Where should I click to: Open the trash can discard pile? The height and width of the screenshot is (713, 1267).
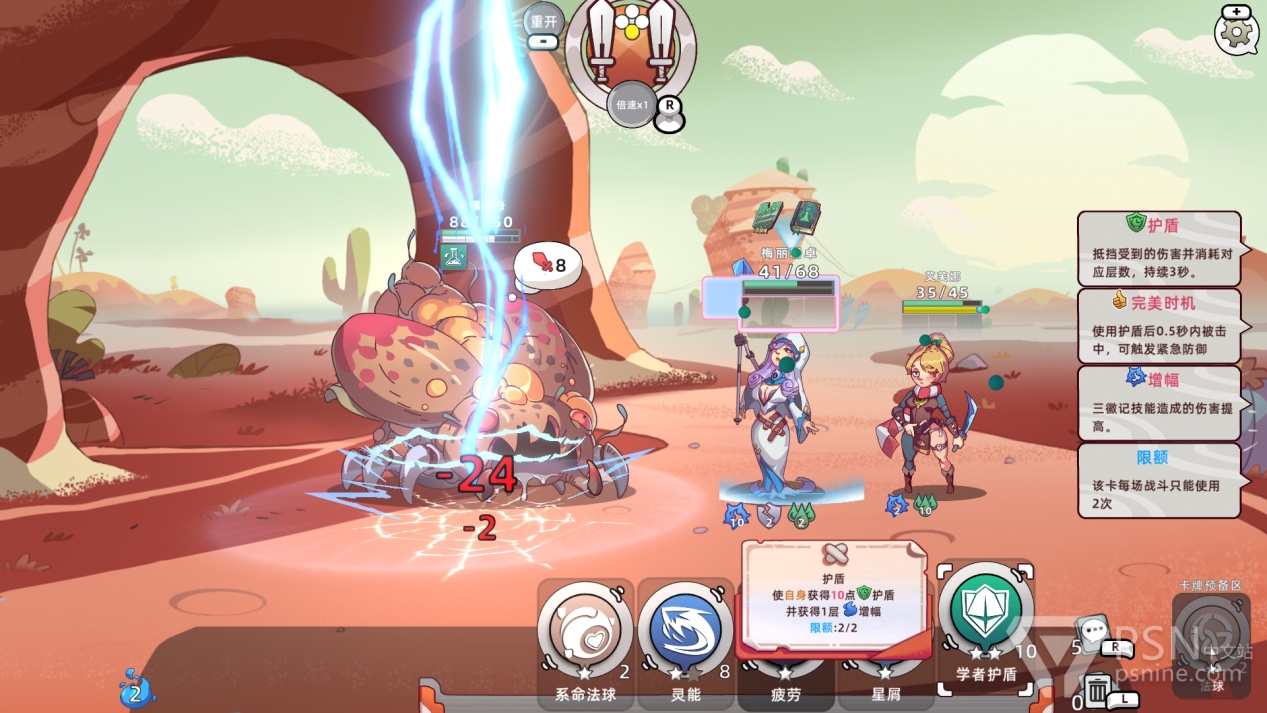pos(1098,691)
